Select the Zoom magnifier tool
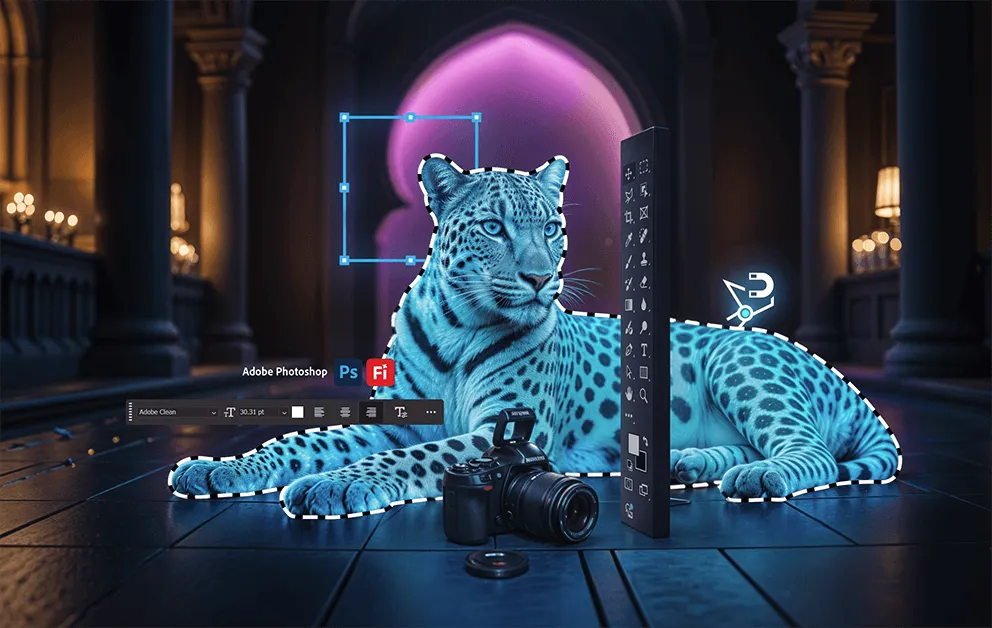992x628 pixels. [645, 395]
